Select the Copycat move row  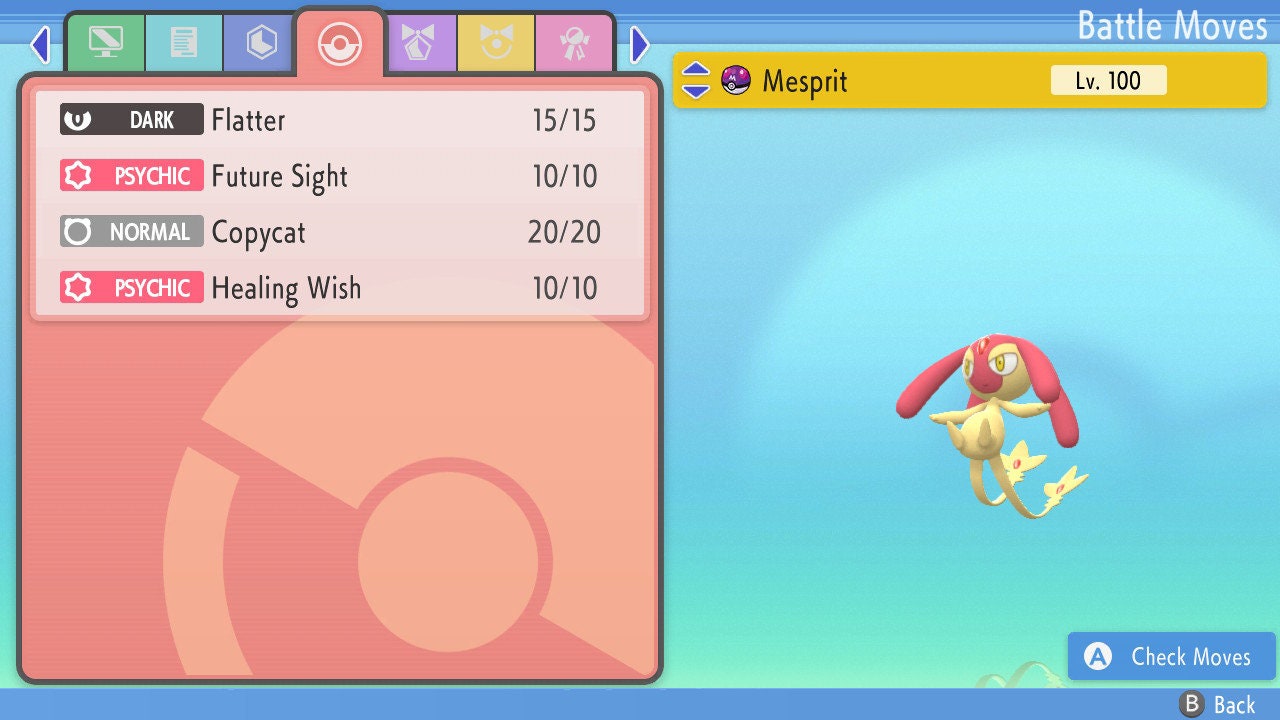pyautogui.click(x=340, y=232)
